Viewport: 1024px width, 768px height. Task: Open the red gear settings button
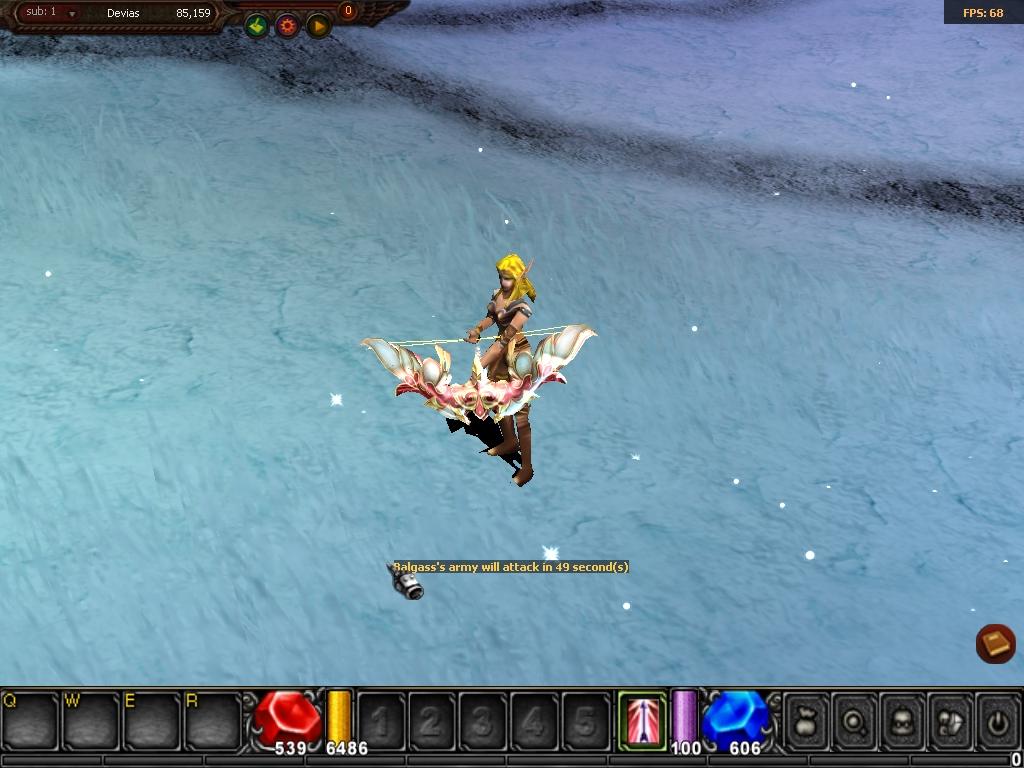[288, 26]
